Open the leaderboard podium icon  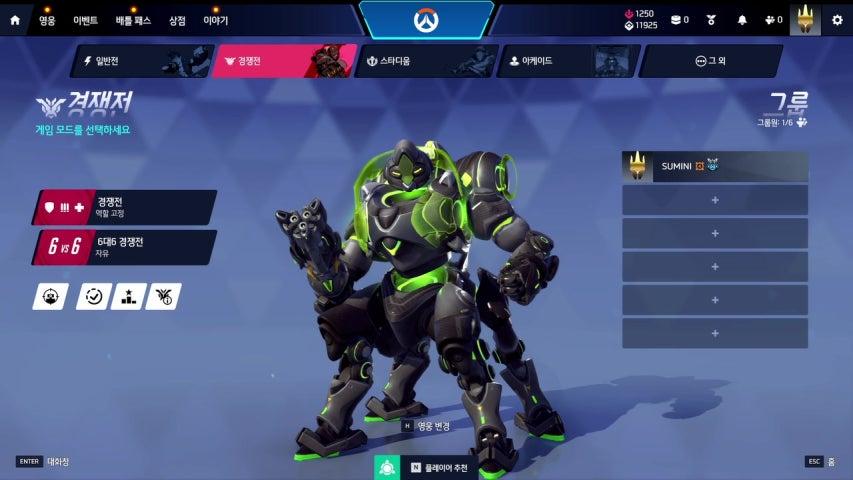coord(128,296)
